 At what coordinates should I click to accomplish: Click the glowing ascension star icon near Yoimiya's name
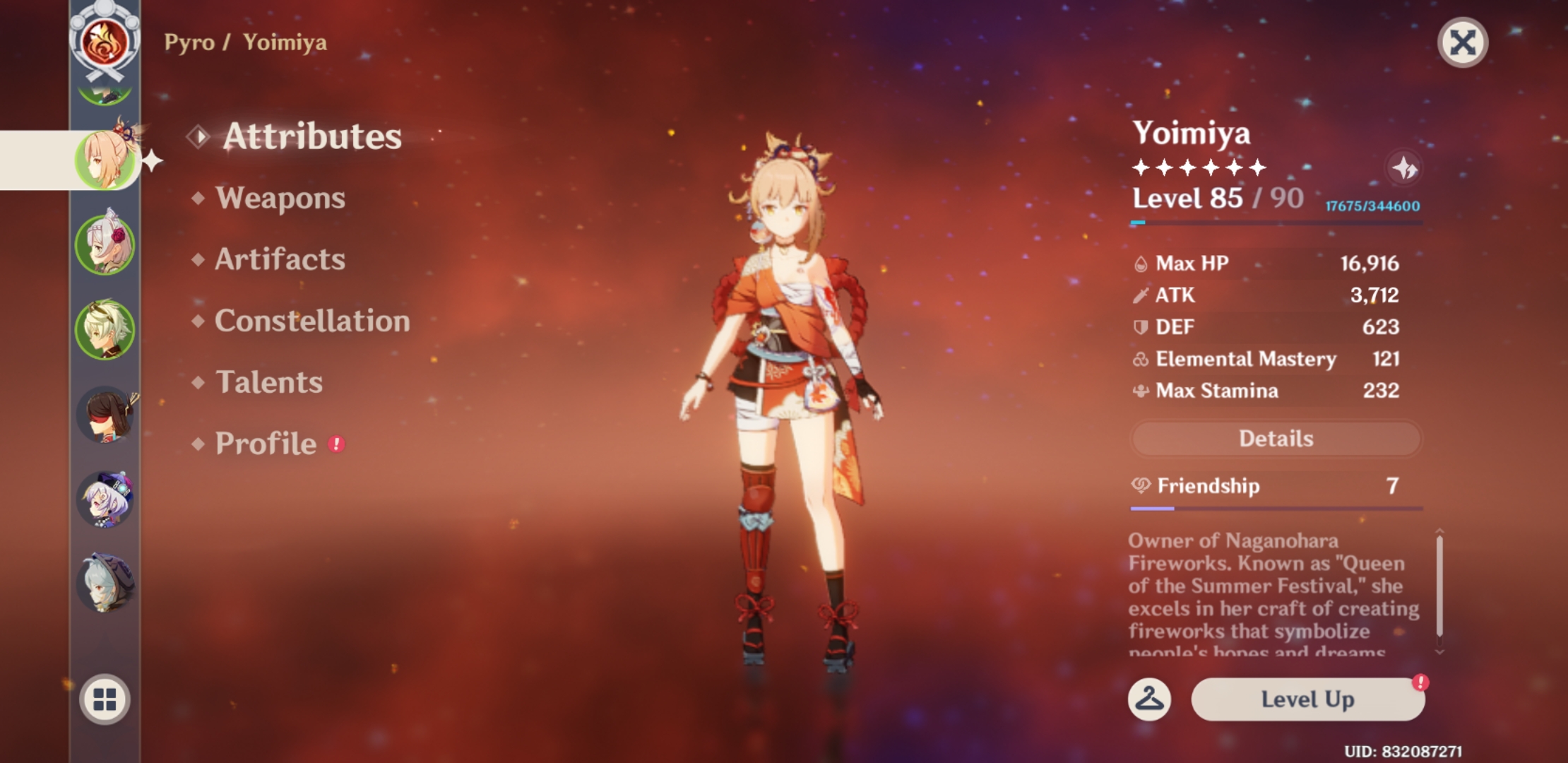[1406, 167]
